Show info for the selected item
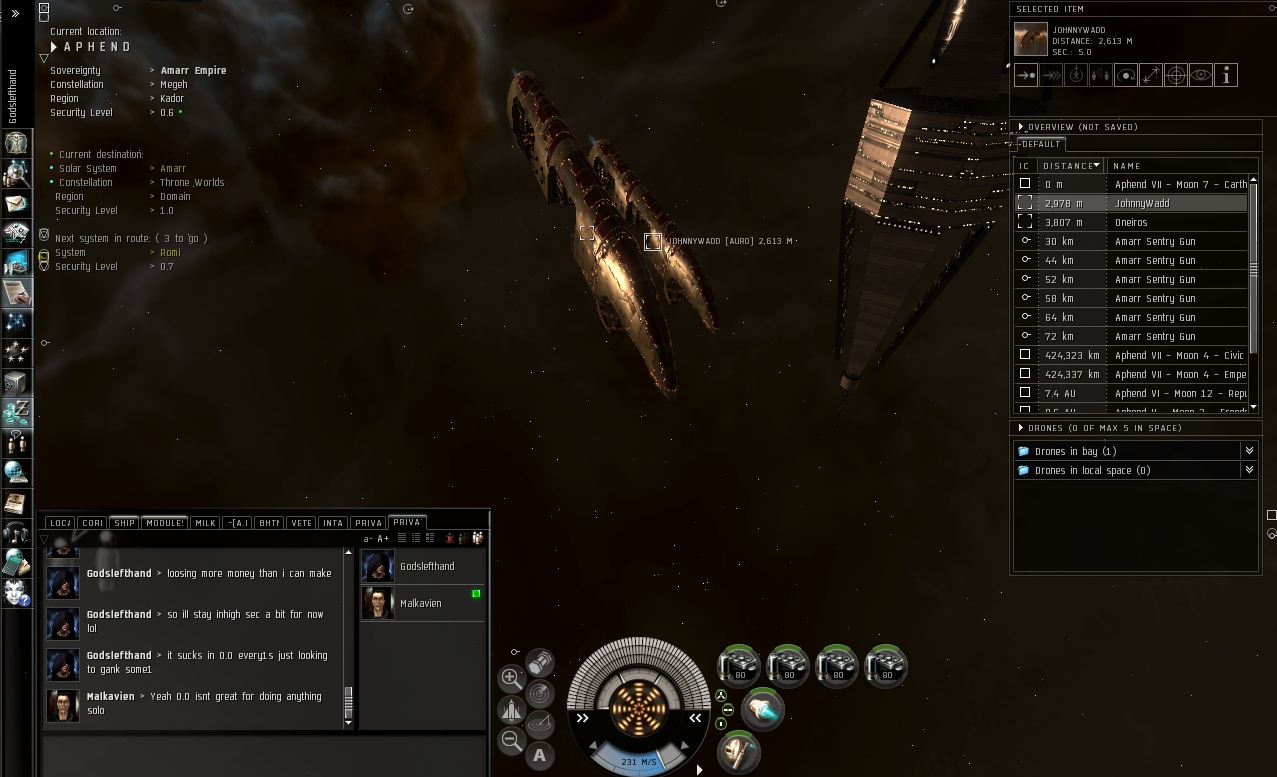The image size is (1277, 777). 1226,75
